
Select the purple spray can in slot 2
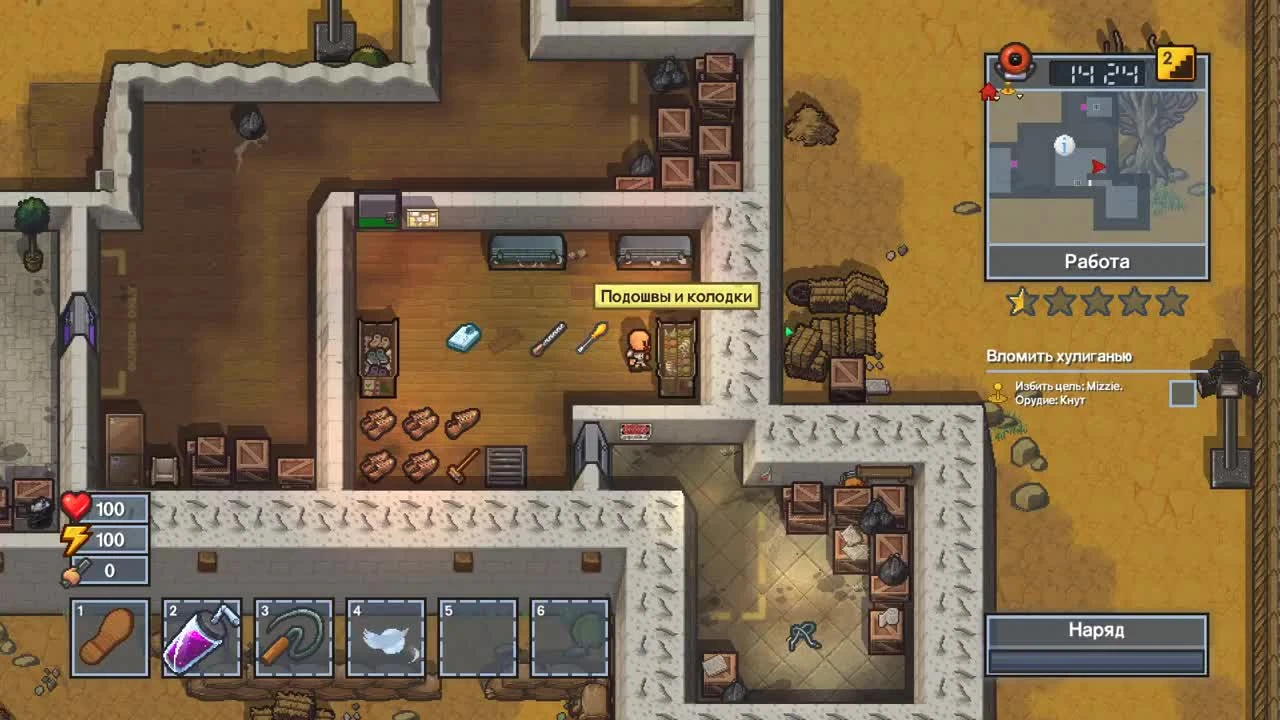(201, 635)
